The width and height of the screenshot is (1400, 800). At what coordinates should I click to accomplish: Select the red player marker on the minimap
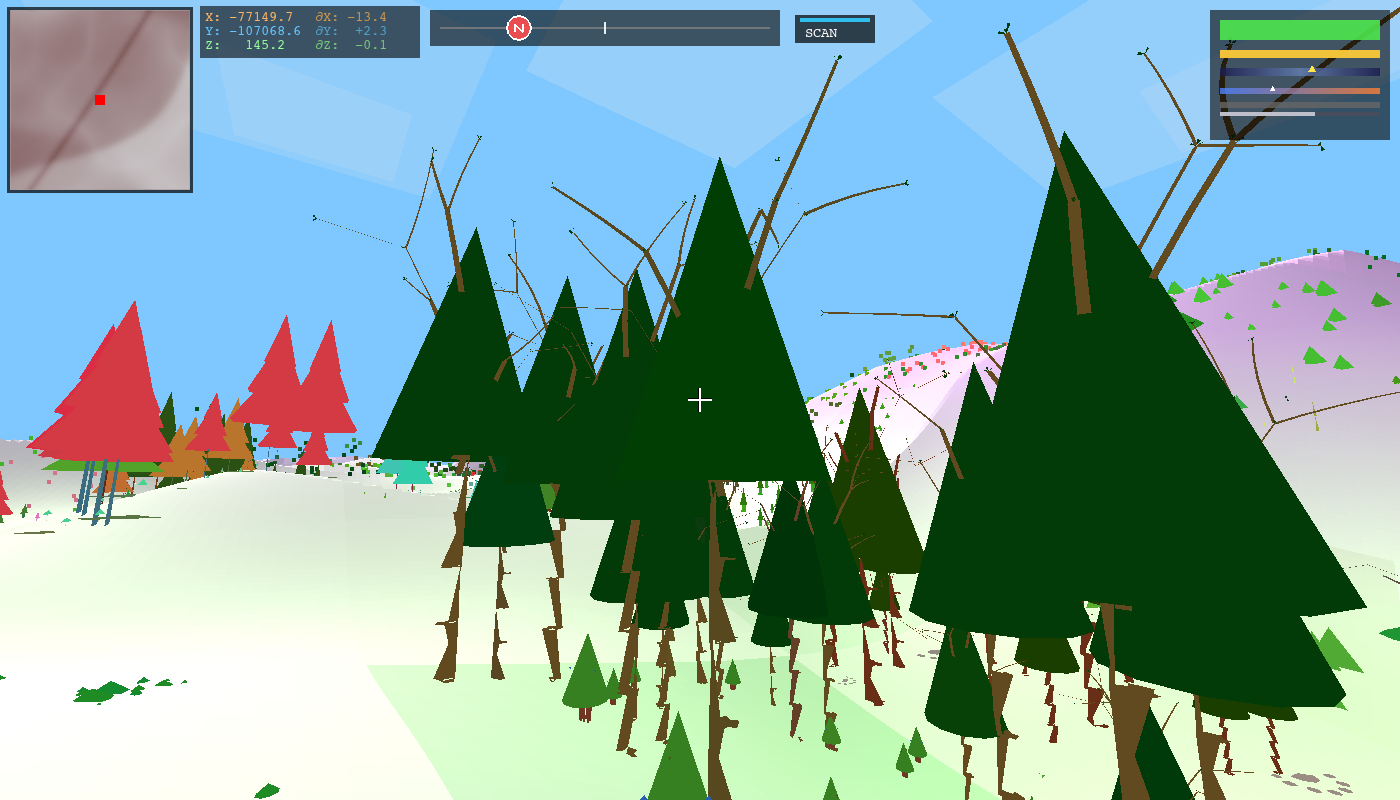[98, 99]
